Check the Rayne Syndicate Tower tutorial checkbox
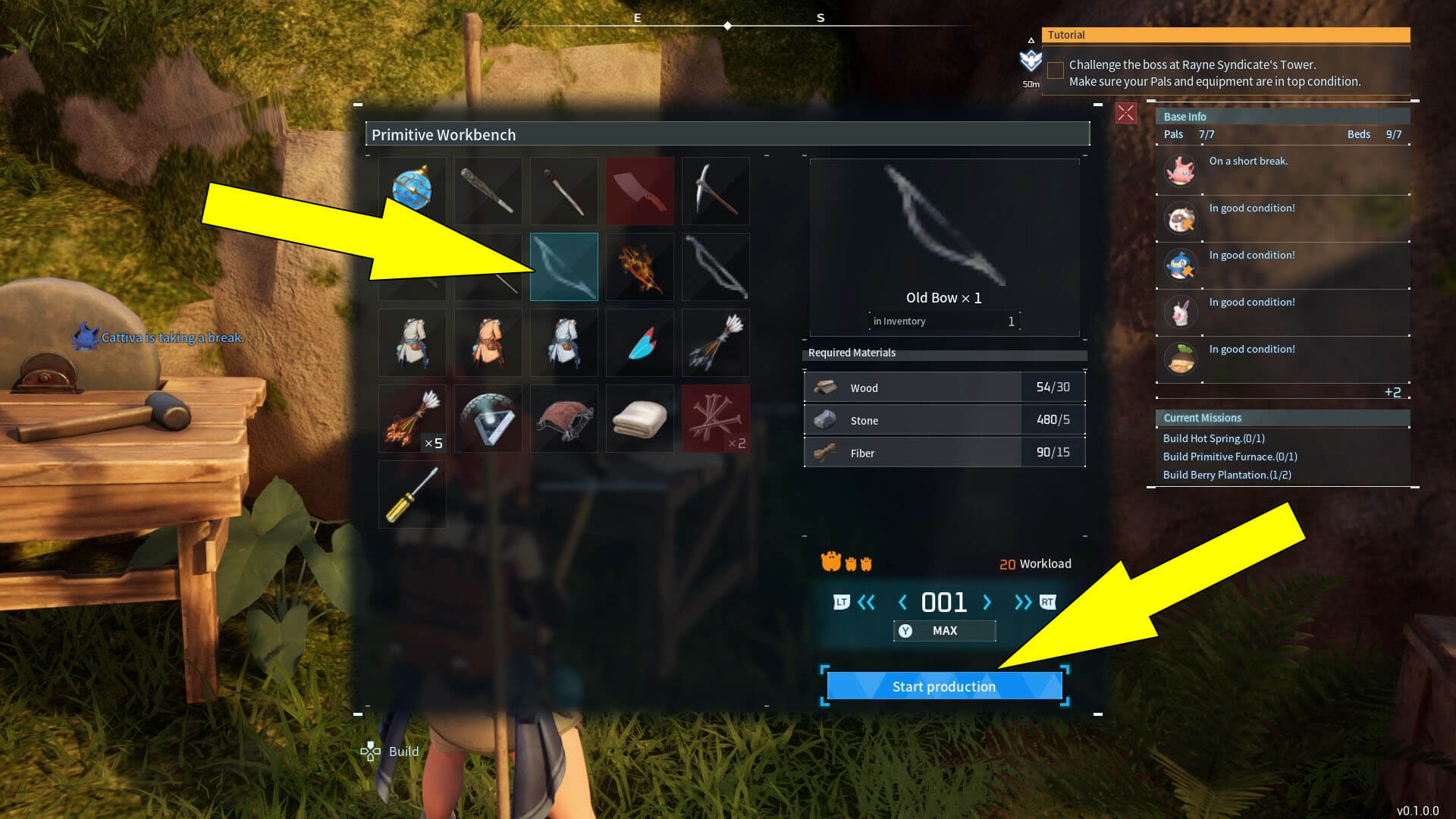The height and width of the screenshot is (819, 1456). pyautogui.click(x=1055, y=70)
